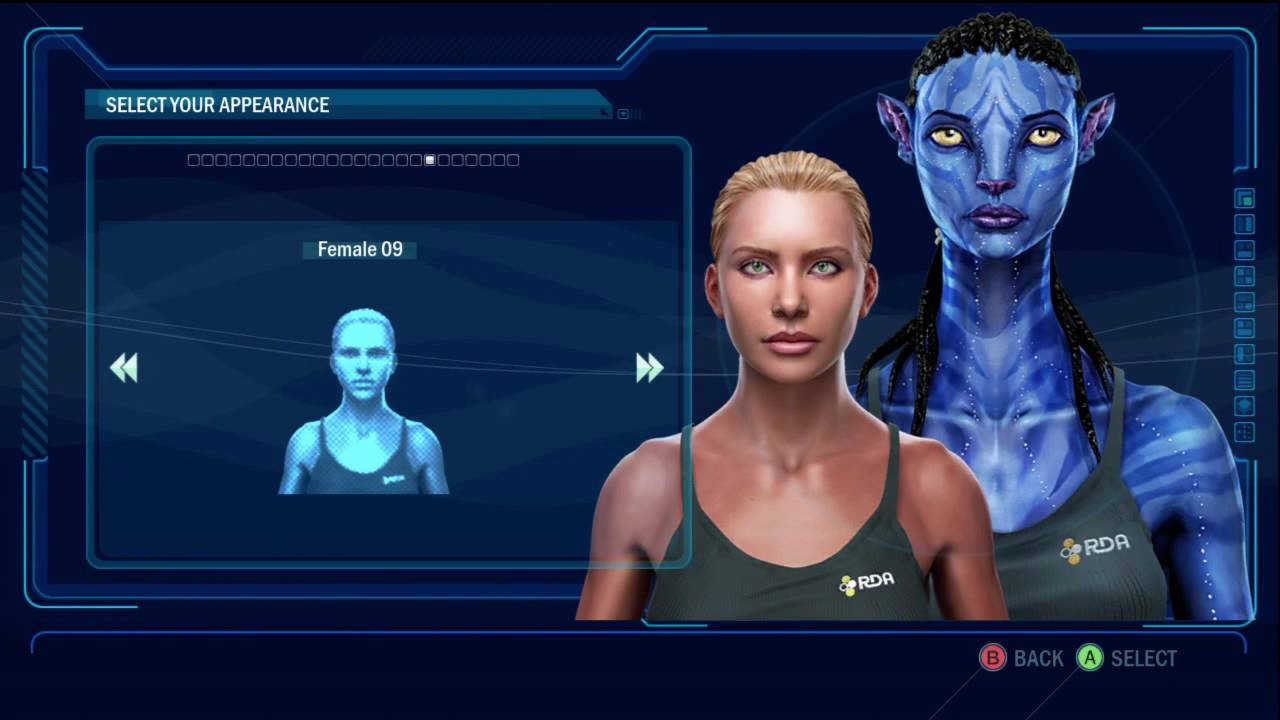Expand the tab notch beside SELECT YOUR APPEARANCE

click(603, 111)
